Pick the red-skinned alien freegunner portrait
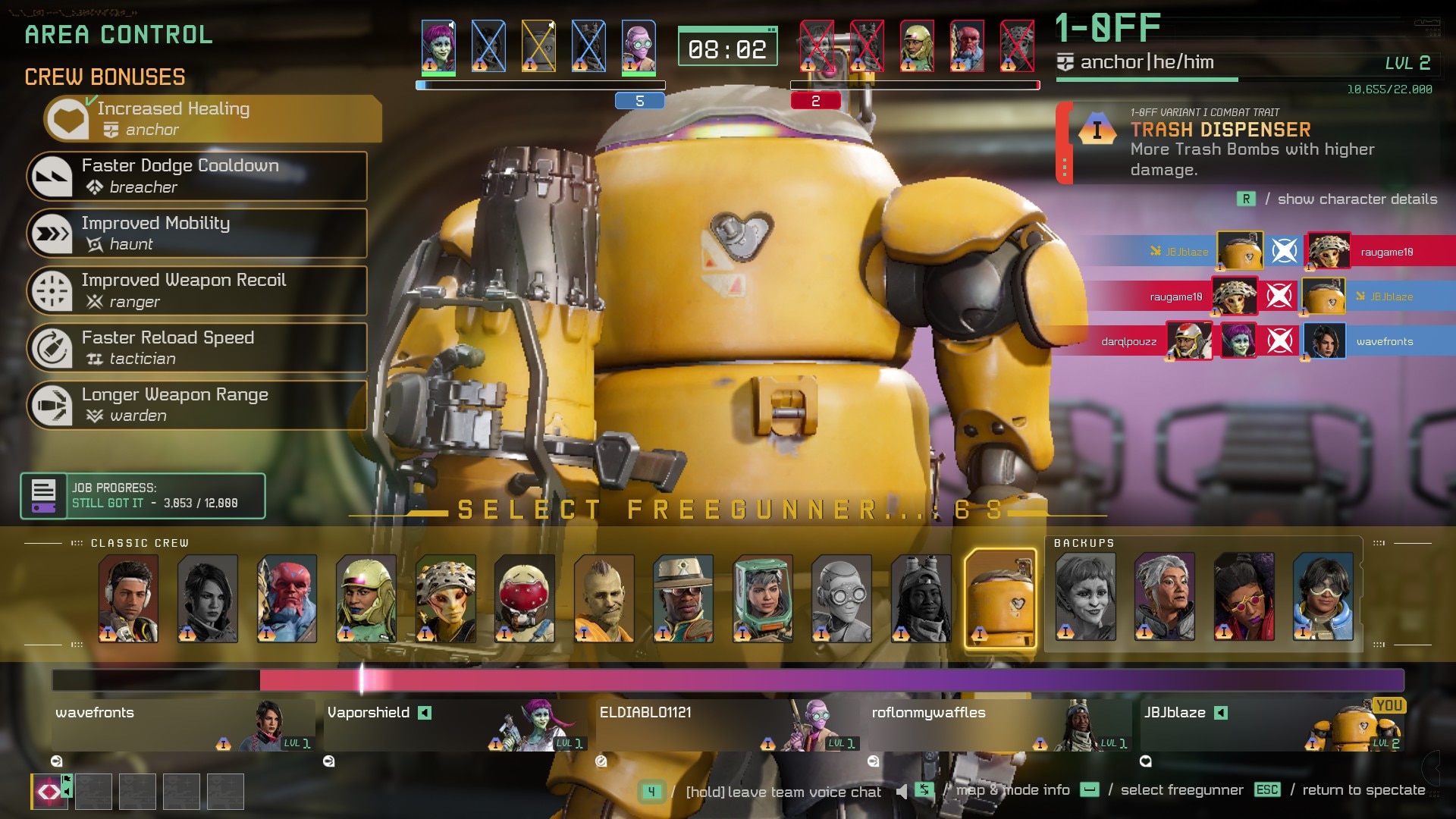The image size is (1456, 819). 287,598
